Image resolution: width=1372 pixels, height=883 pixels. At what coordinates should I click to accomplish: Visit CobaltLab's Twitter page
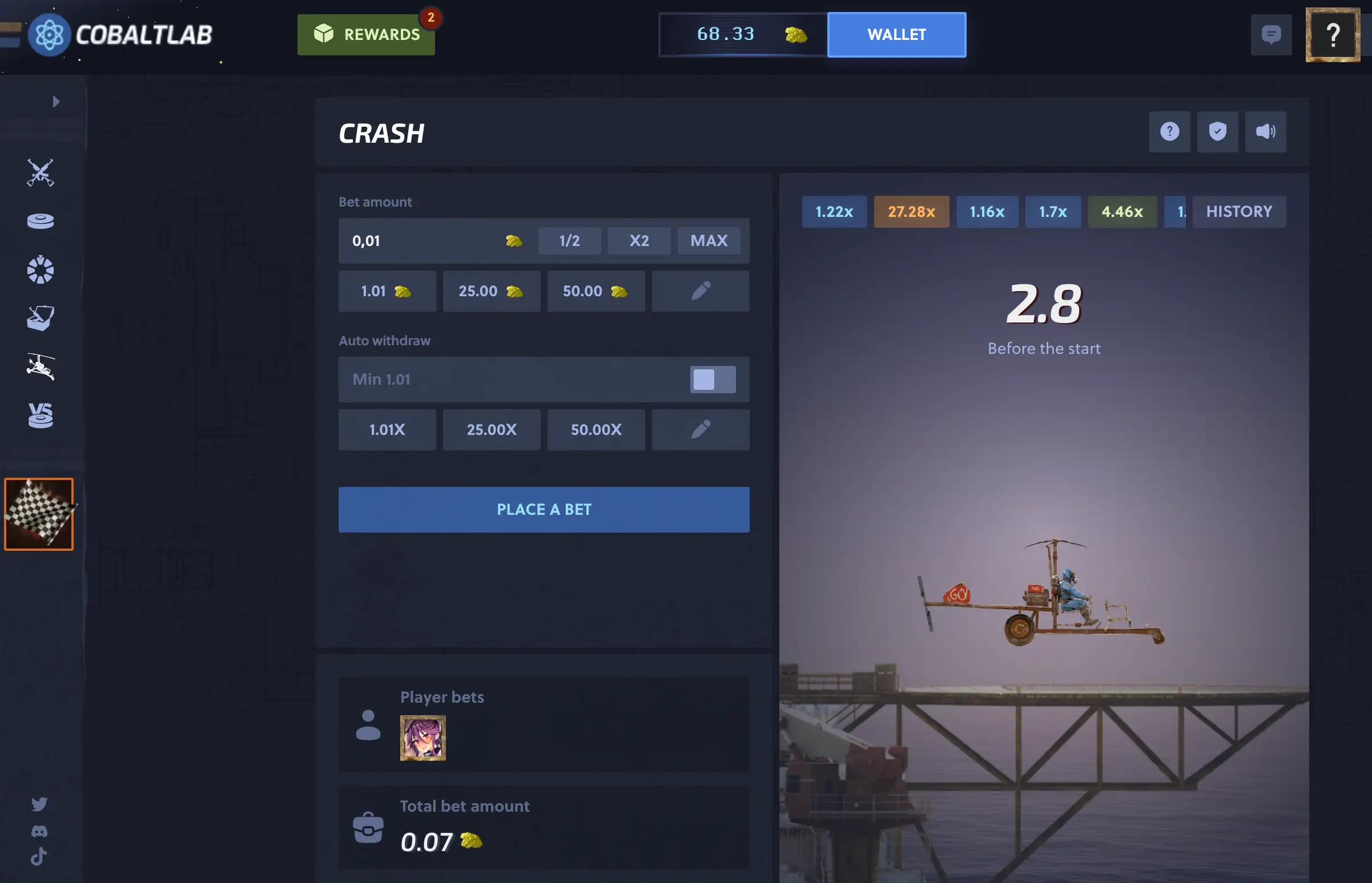point(39,804)
